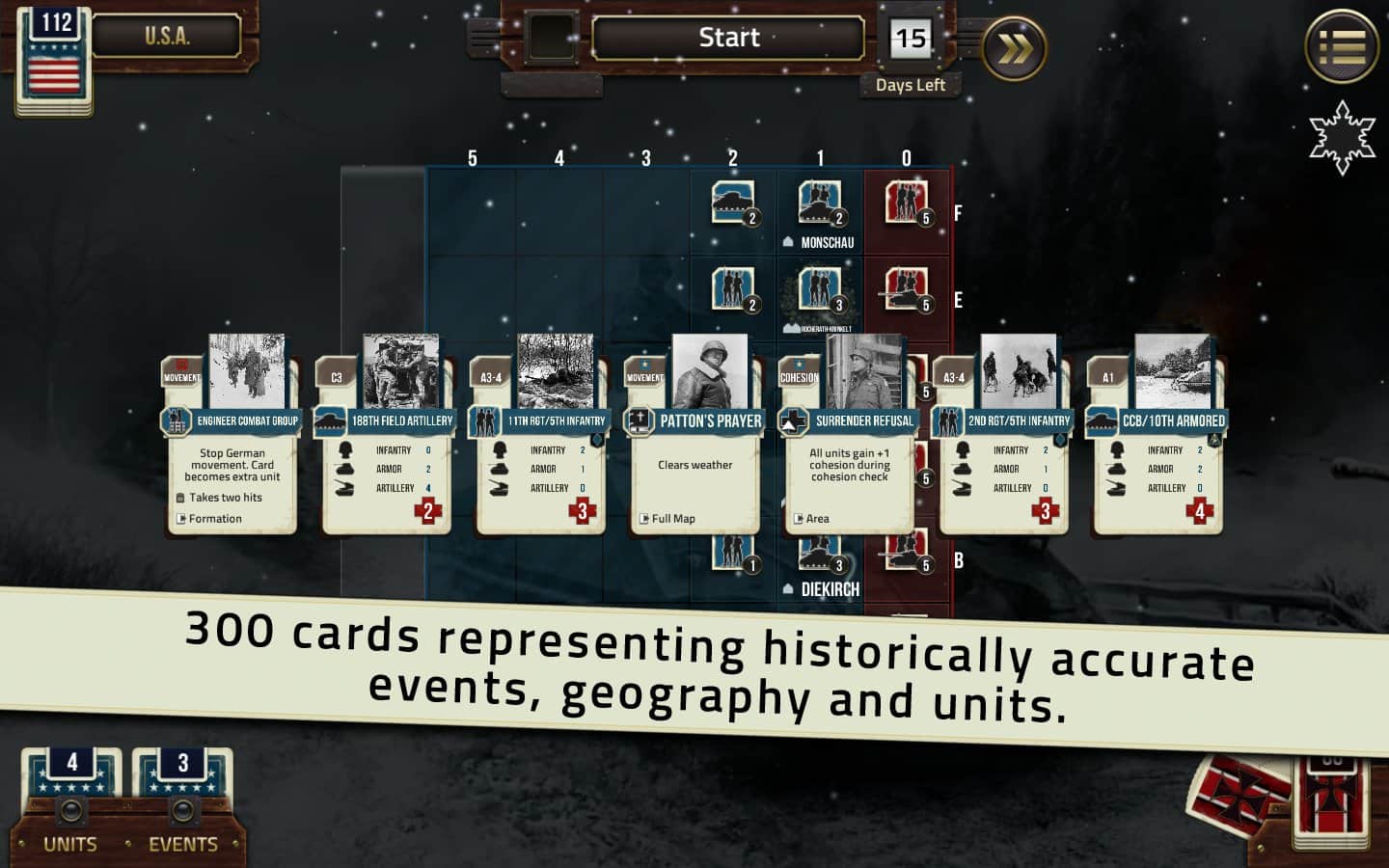Select the 11th Rgt/5th Infantry card
The image size is (1389, 868).
pos(540,453)
